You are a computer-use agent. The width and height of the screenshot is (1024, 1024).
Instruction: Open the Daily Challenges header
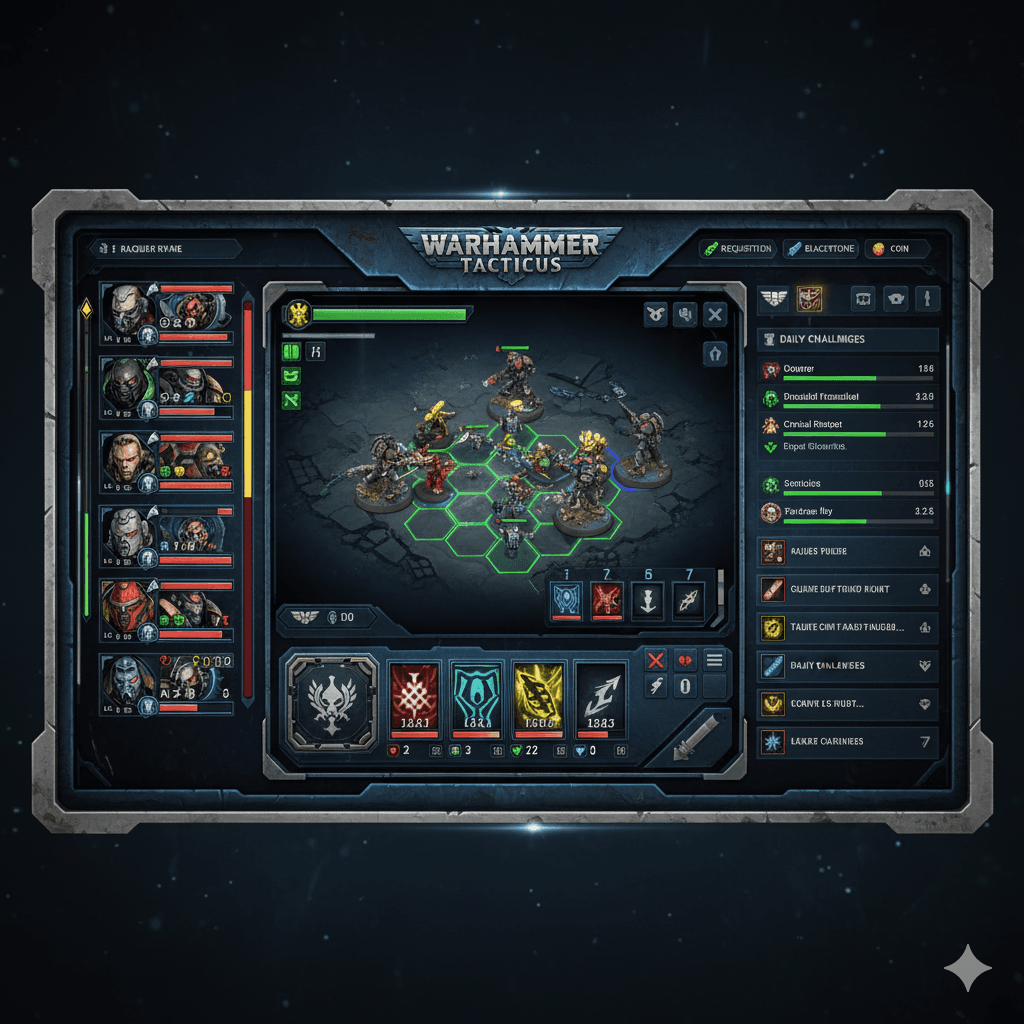pos(848,339)
